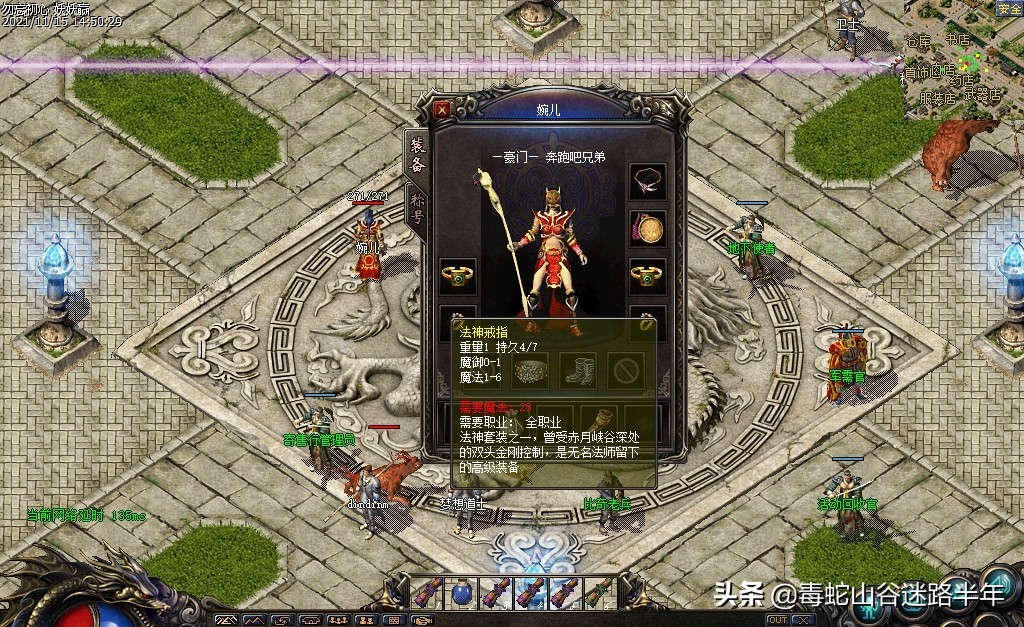Click the 药店 marker on minimap
1024x627 pixels.
[962, 80]
